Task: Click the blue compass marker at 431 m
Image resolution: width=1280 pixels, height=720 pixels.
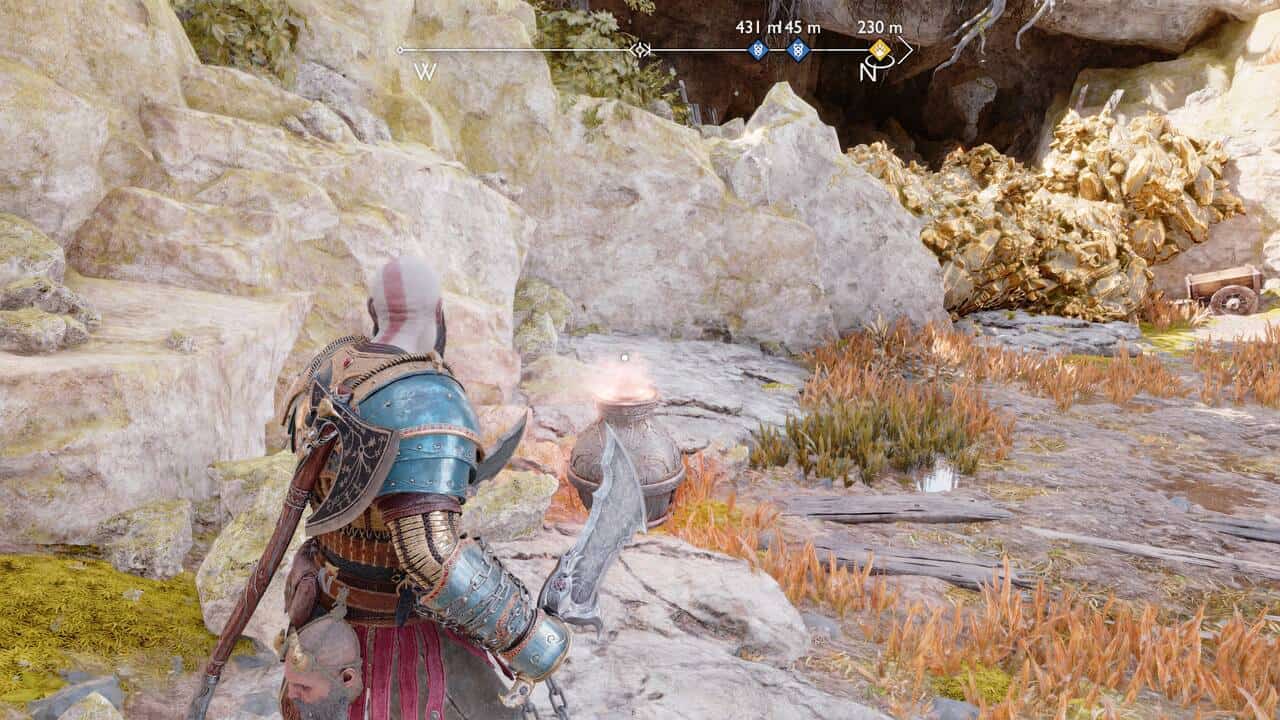Action: tap(758, 49)
